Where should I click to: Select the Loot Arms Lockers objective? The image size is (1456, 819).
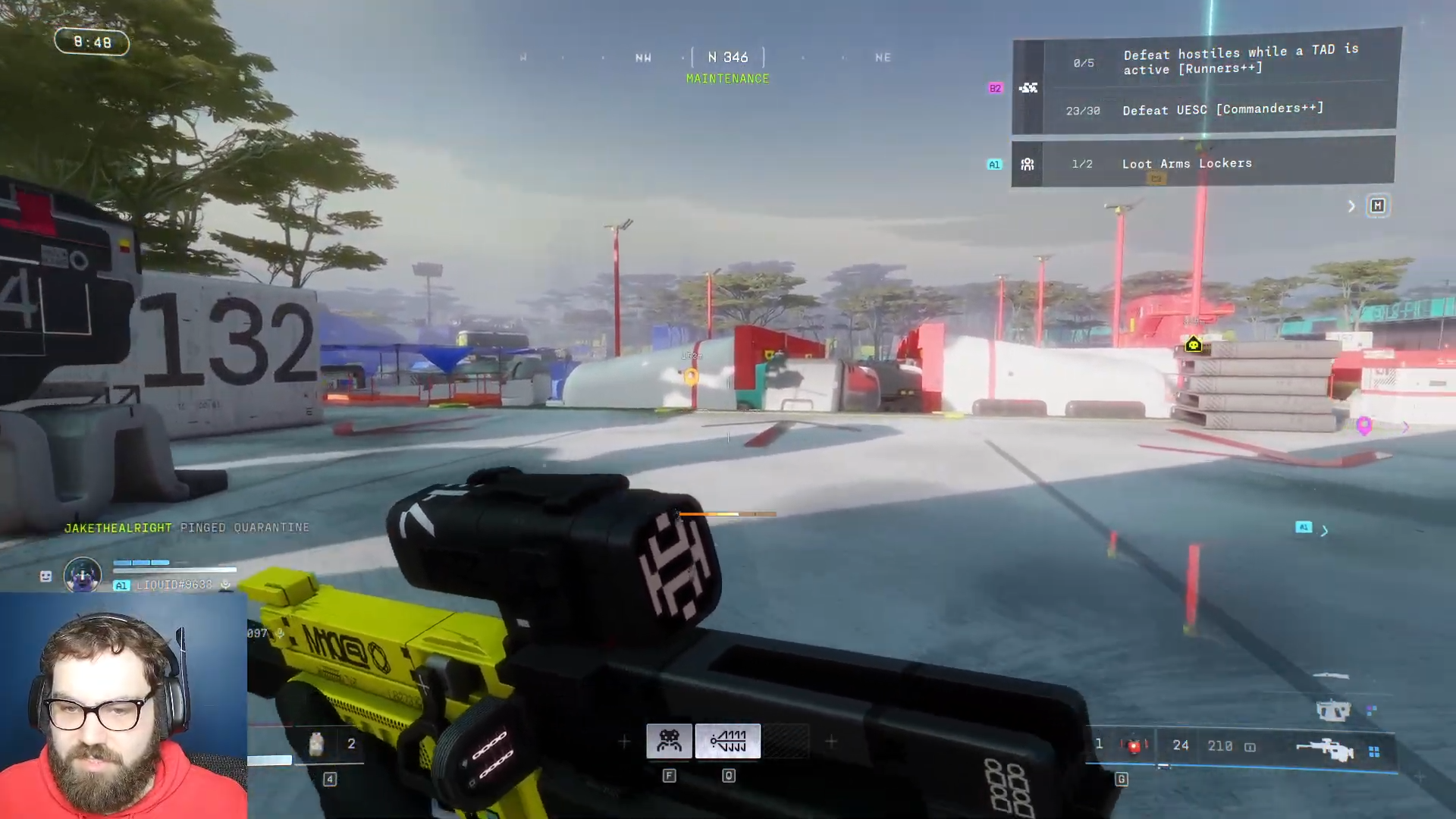[x=1204, y=164]
